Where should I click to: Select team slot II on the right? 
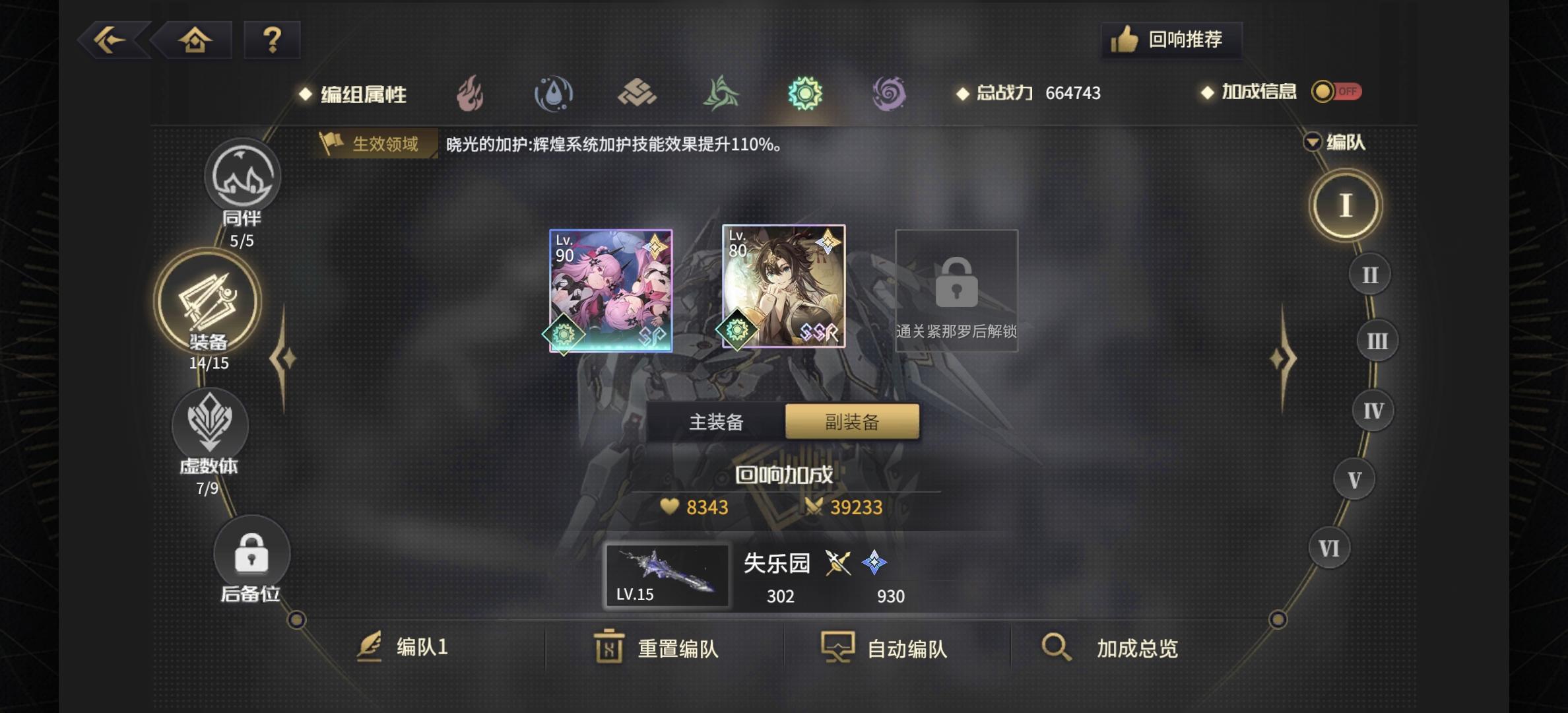1369,274
